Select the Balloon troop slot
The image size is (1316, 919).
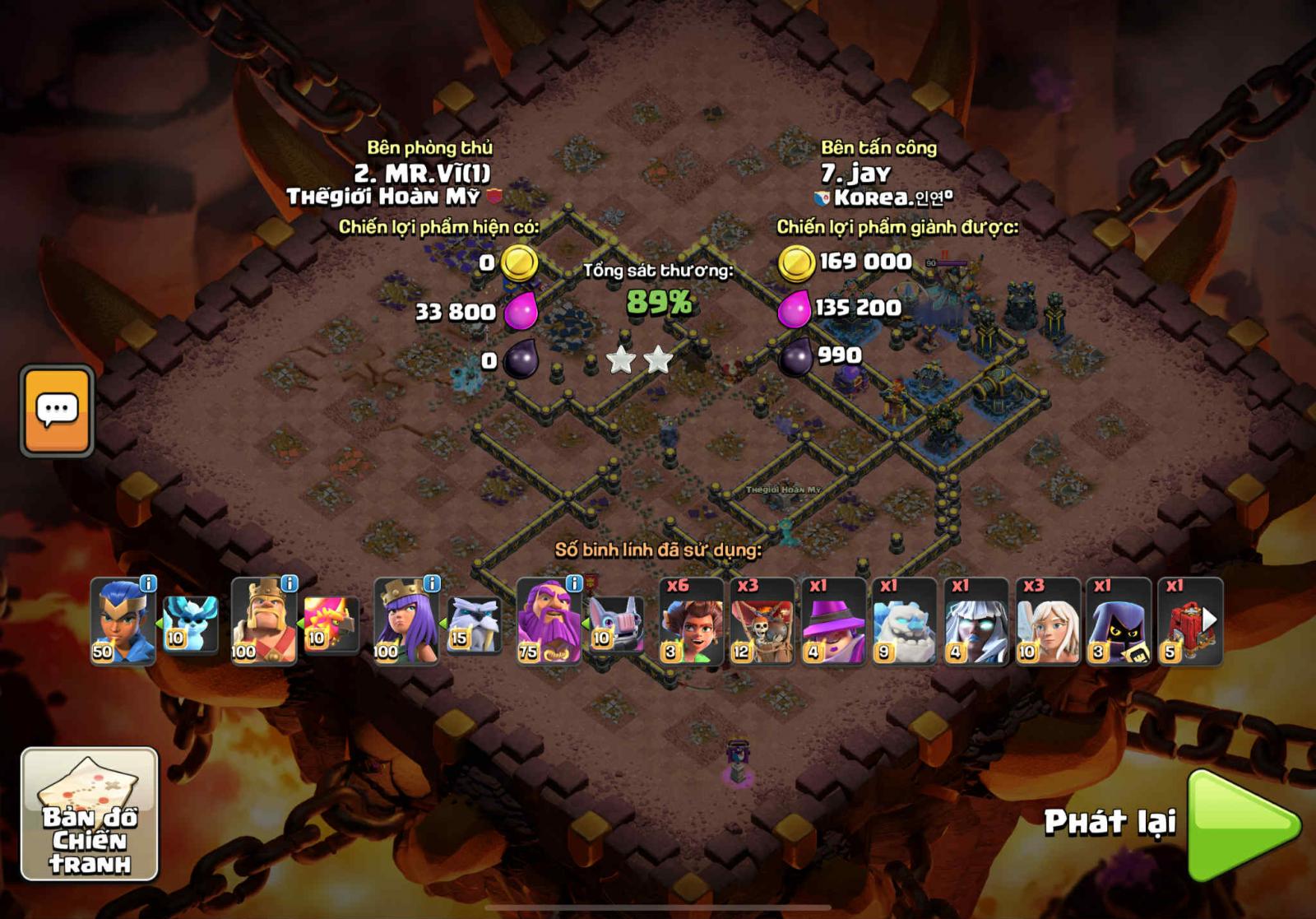762,621
